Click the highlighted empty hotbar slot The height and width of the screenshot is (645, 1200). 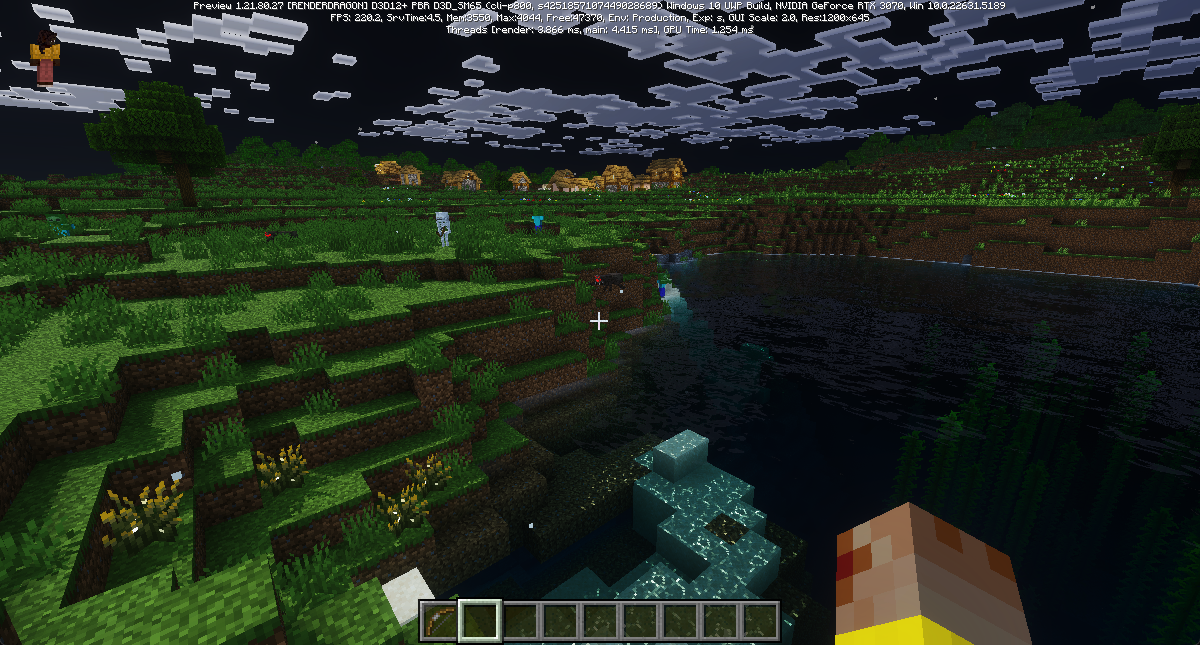tap(479, 620)
